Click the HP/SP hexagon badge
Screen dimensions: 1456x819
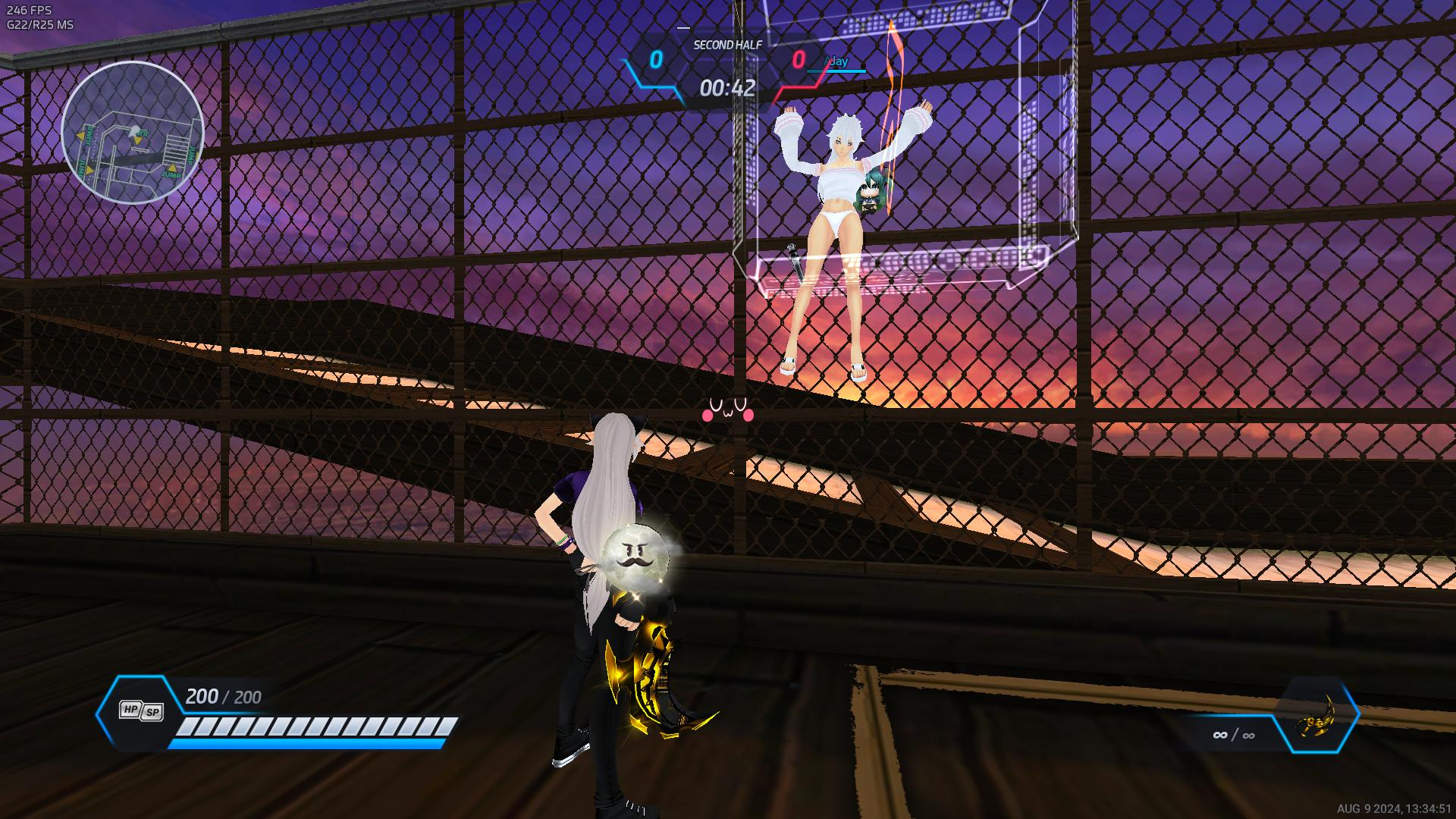coord(141,711)
